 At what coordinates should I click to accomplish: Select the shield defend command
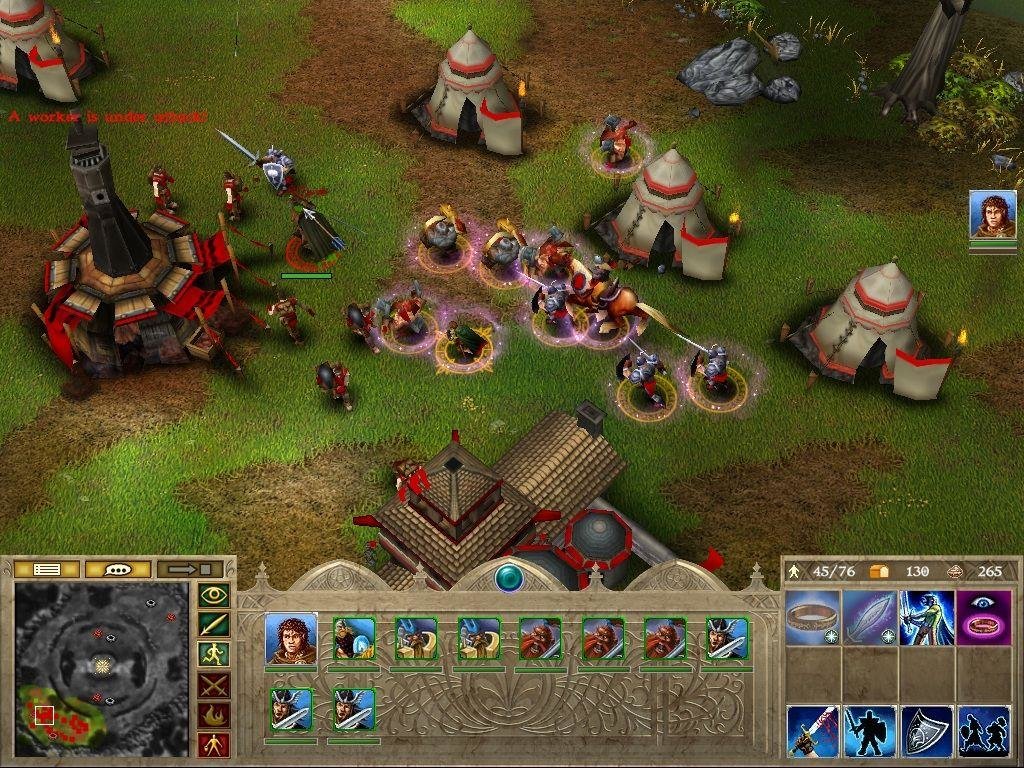pos(926,731)
